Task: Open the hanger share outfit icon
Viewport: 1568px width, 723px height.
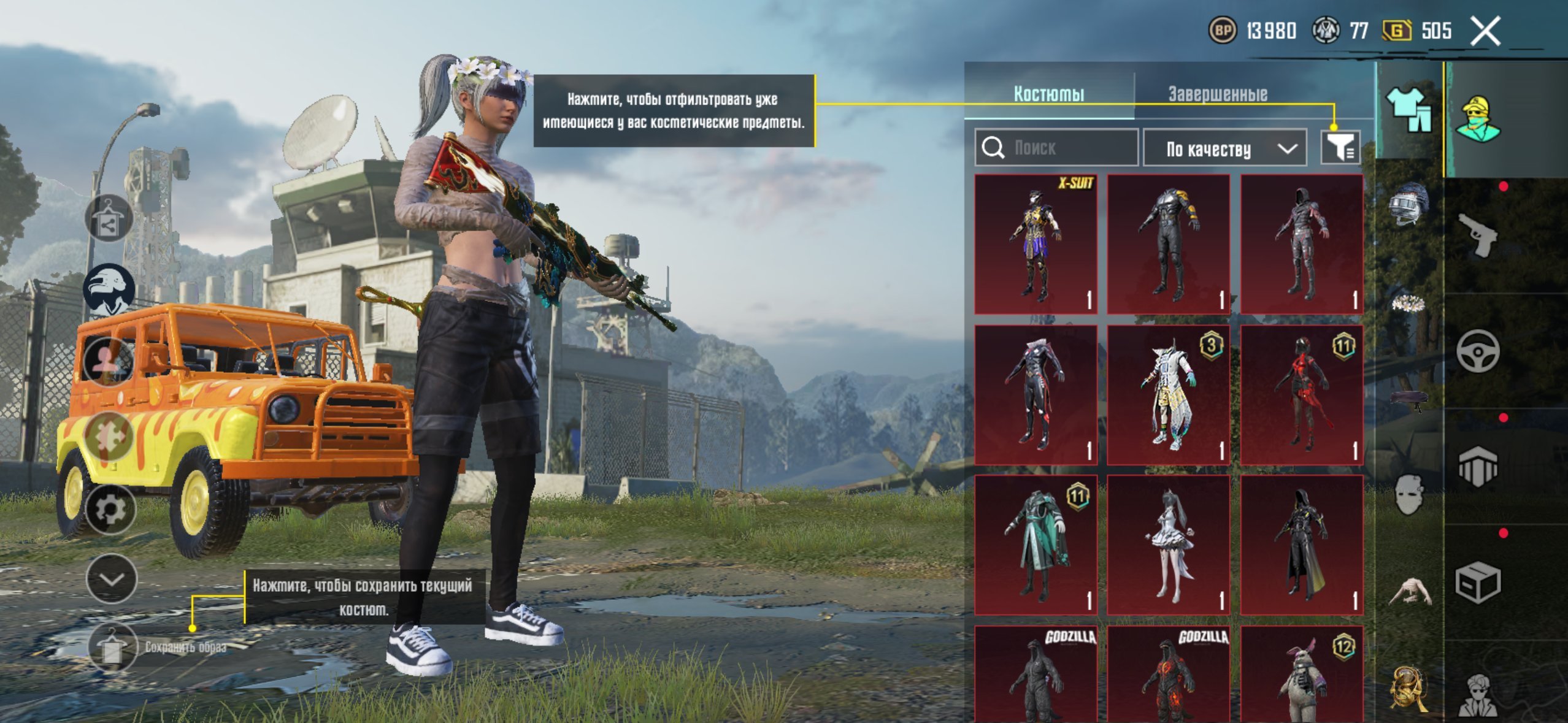Action: click(x=109, y=219)
